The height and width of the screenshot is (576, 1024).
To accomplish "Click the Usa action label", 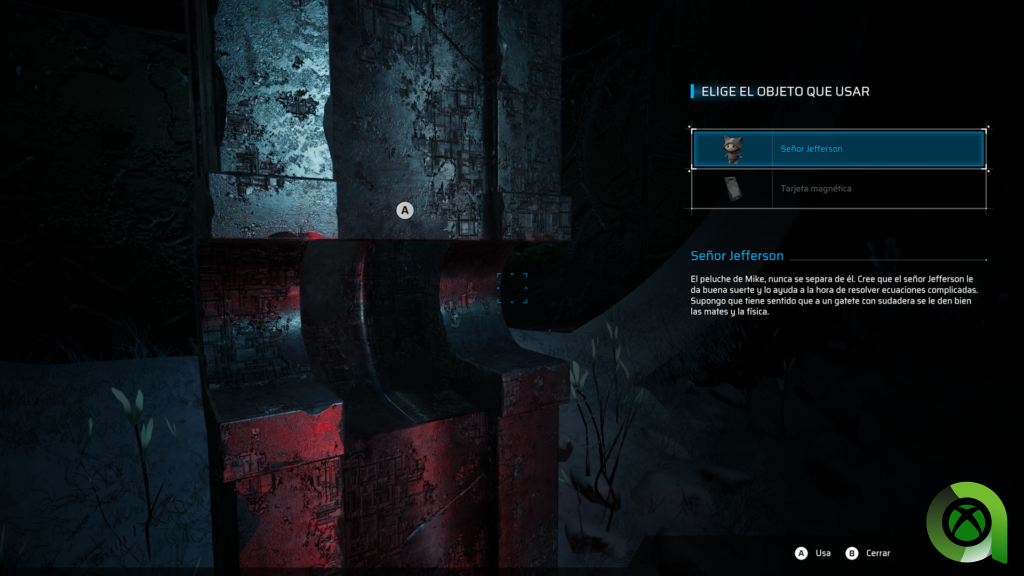I will (822, 553).
